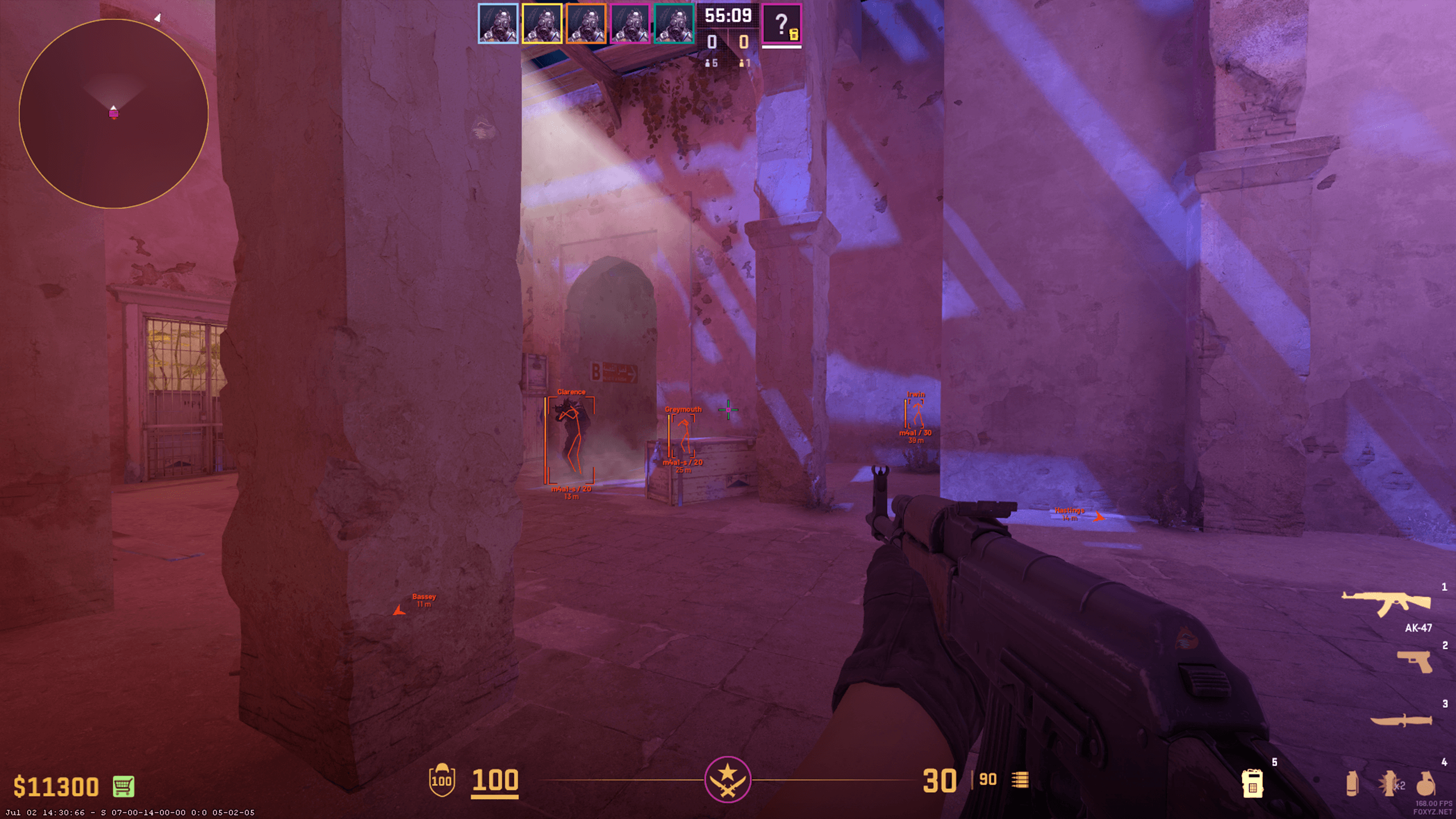Select the C4 bomb icon
Image resolution: width=1456 pixels, height=819 pixels.
[1252, 784]
